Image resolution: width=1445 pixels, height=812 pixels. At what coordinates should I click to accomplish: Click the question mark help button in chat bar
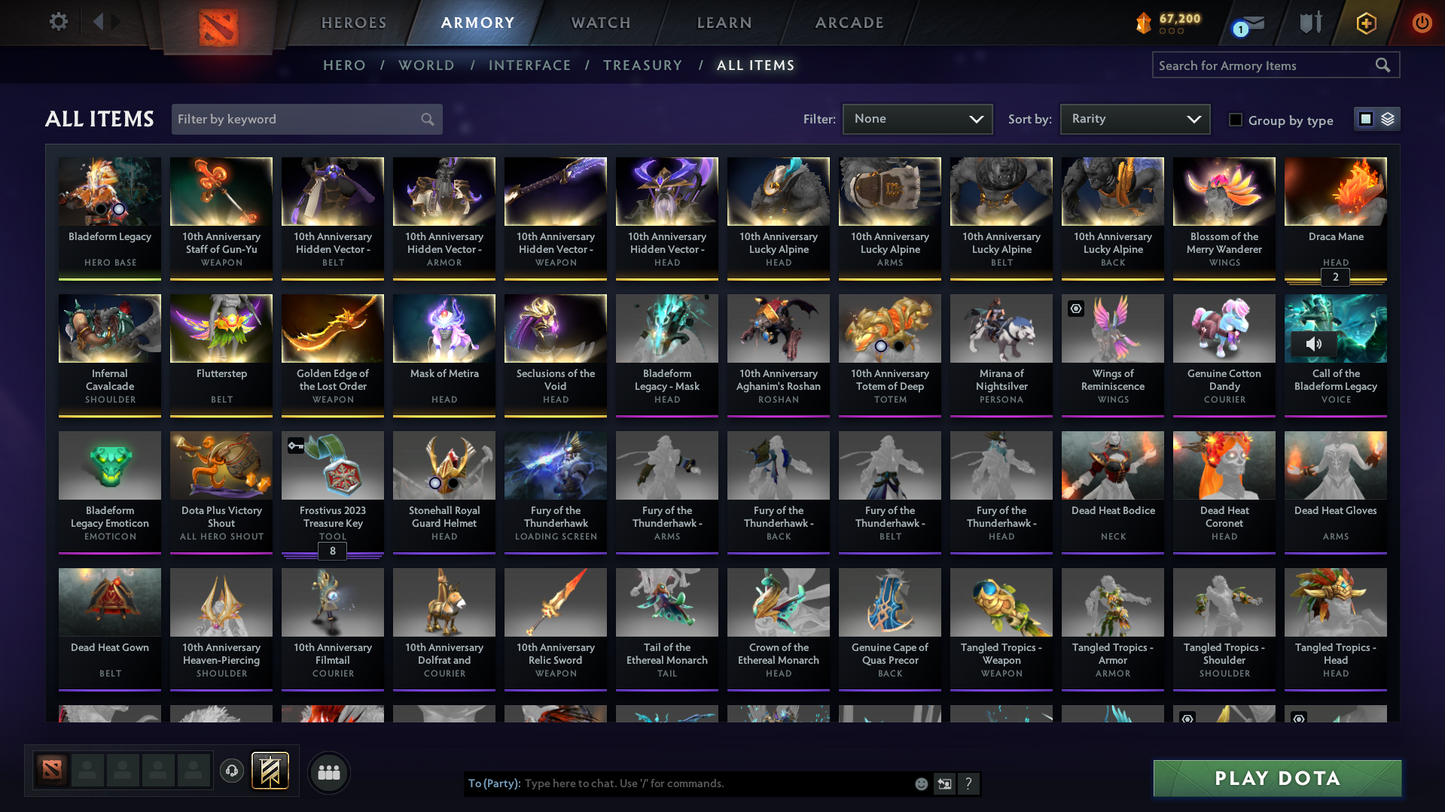point(968,784)
